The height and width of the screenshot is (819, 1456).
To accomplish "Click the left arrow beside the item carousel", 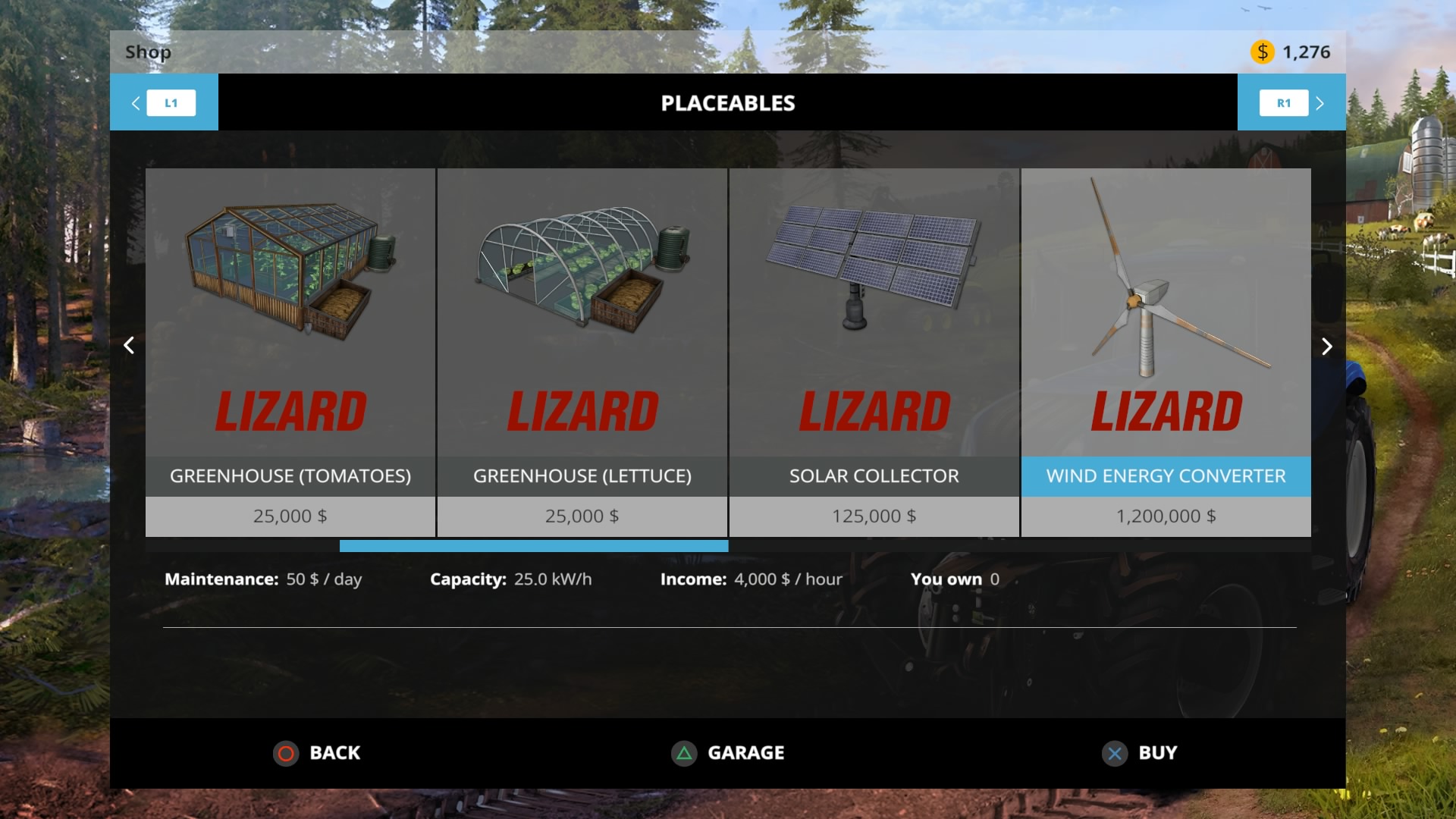I will (129, 346).
